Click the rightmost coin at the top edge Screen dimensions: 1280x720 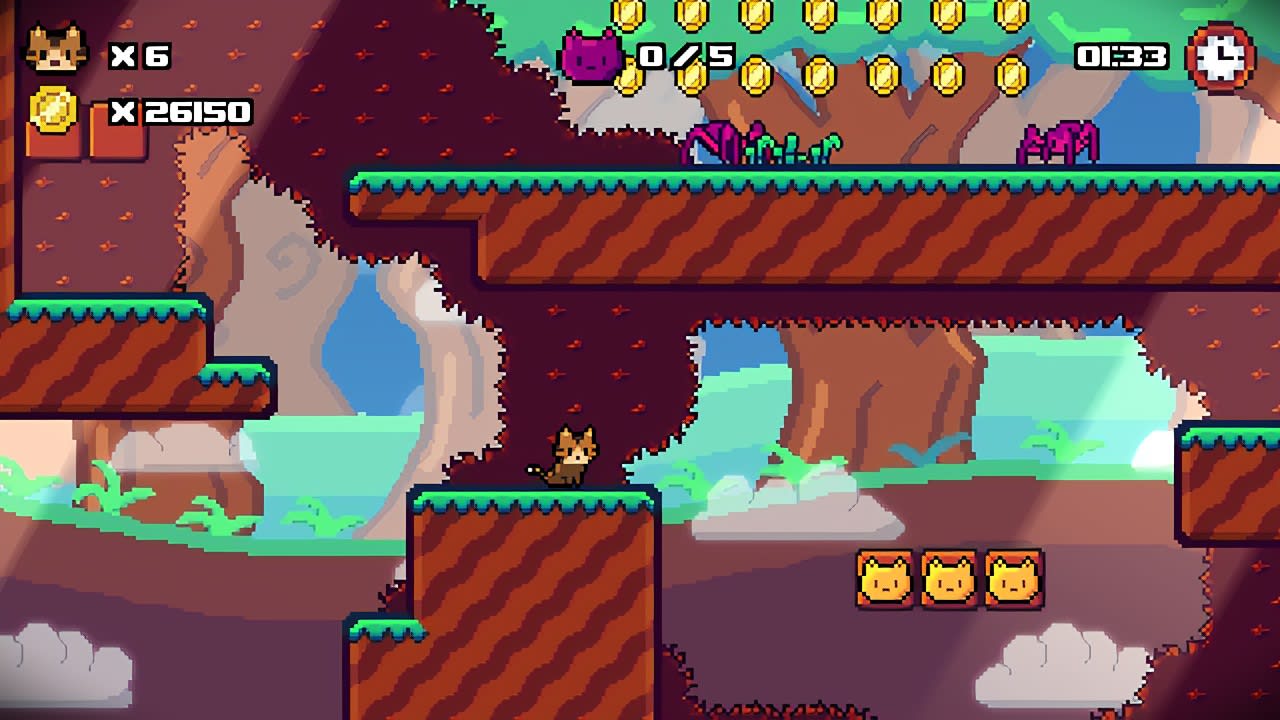pyautogui.click(x=1009, y=16)
